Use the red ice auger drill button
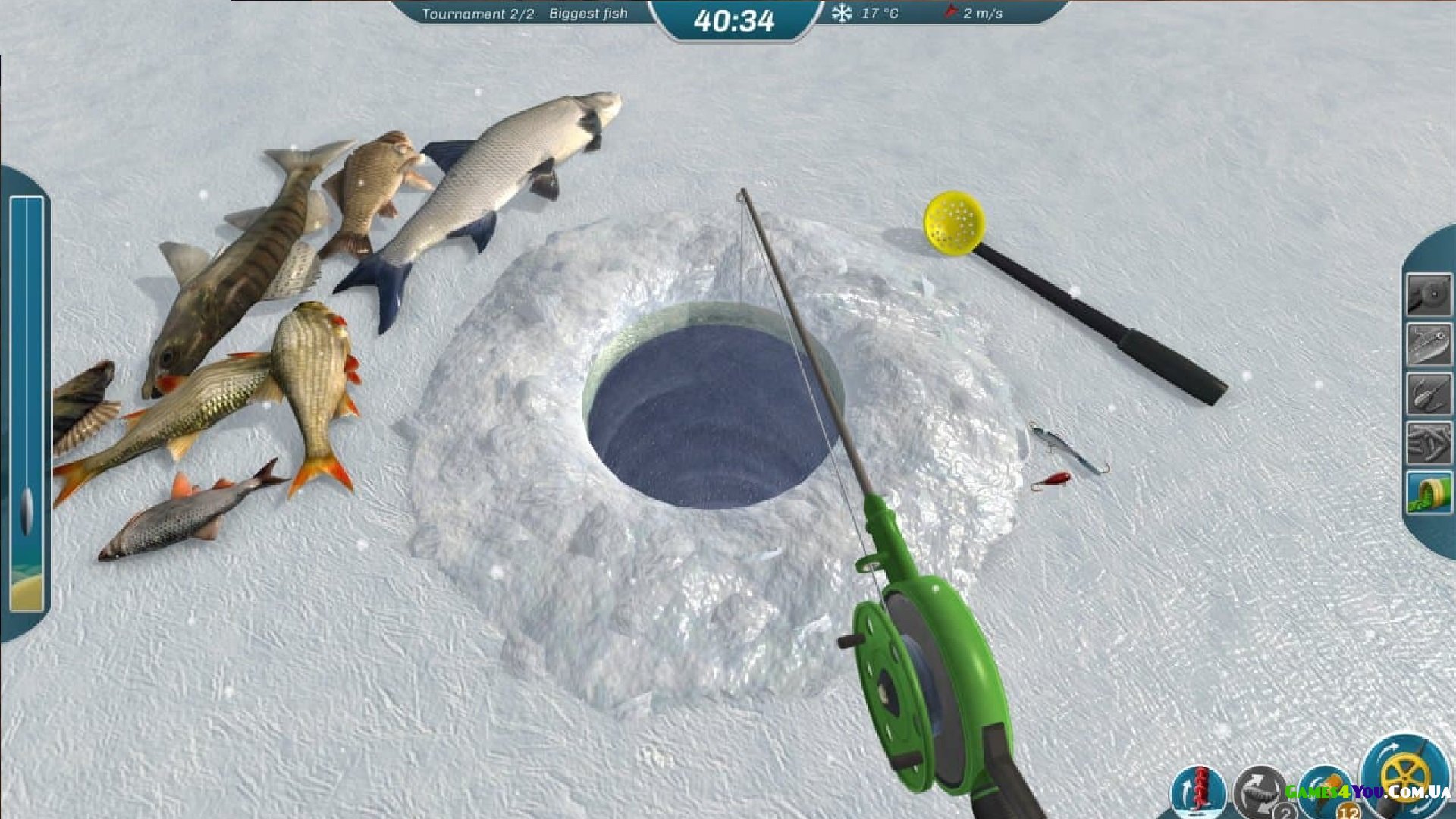Screen dimensions: 1456x819 click(1198, 792)
